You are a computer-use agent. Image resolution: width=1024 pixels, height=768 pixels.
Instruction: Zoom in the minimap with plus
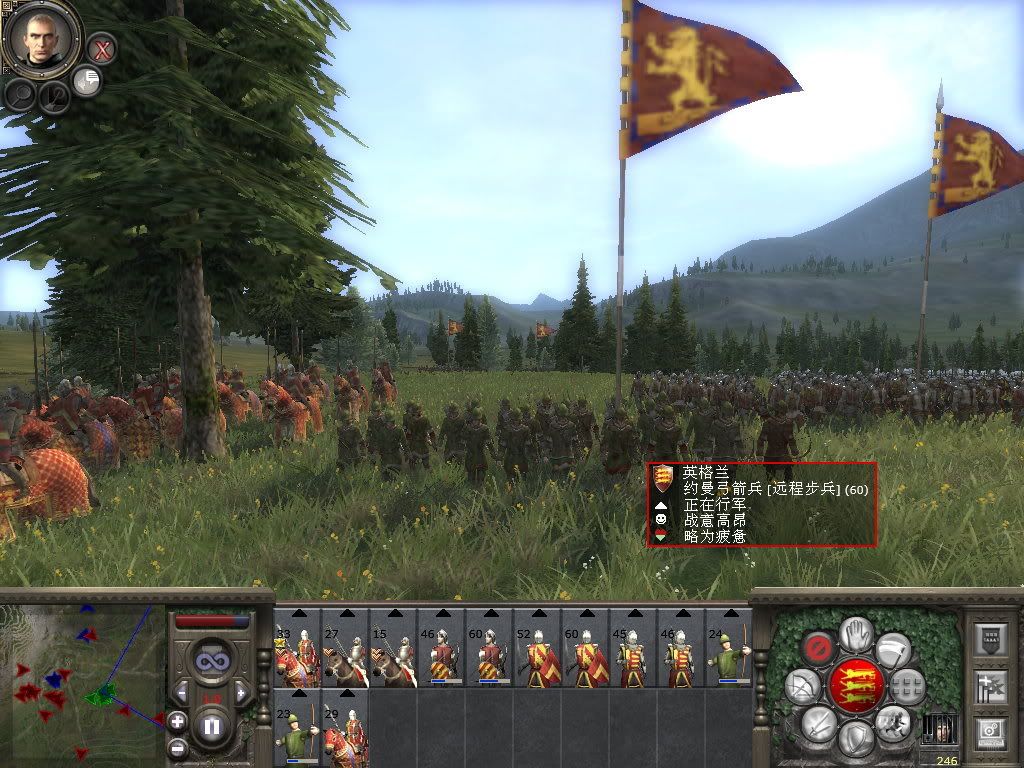[177, 720]
